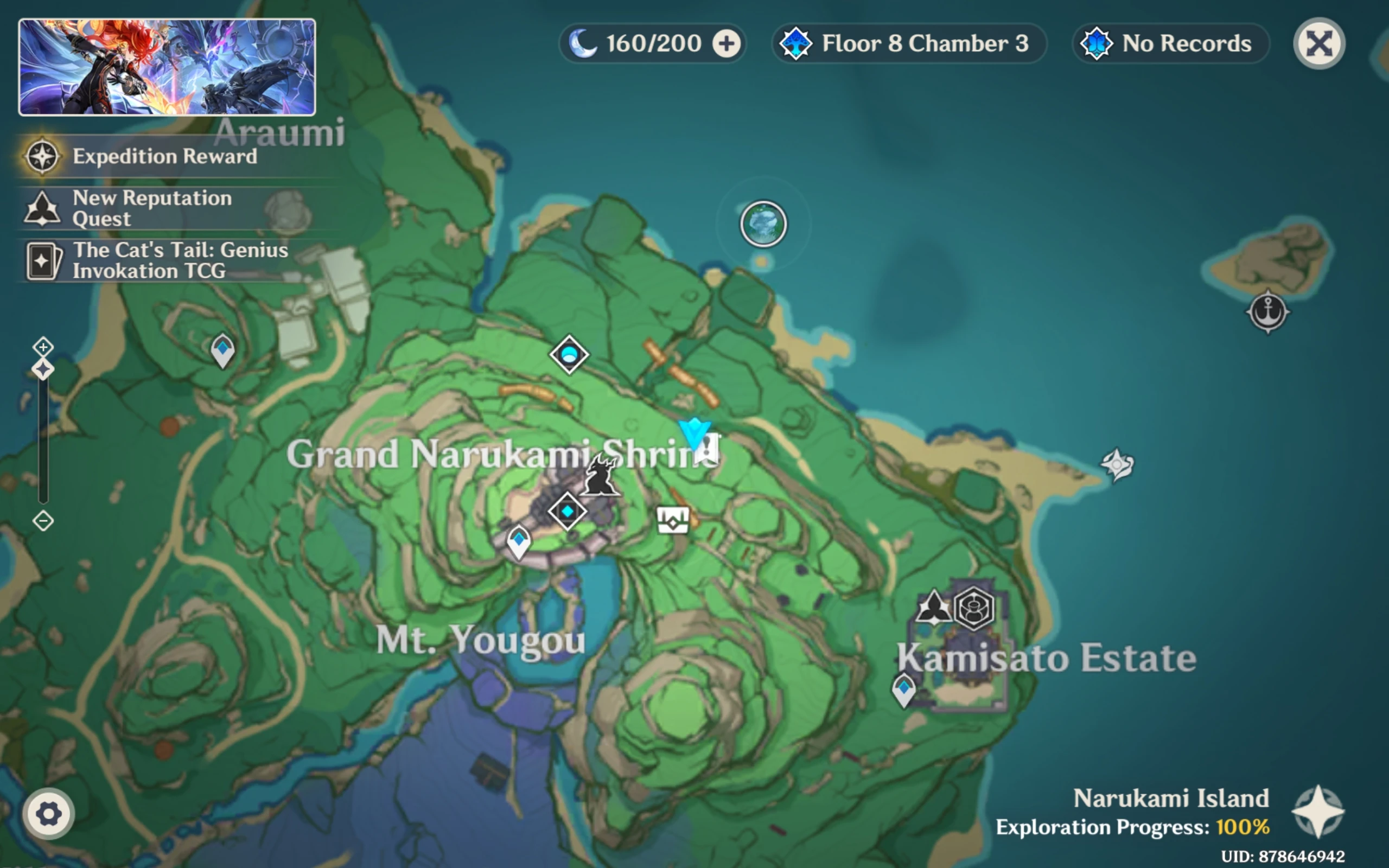Click the domain icon below the Shrine
The height and width of the screenshot is (868, 1389).
(x=673, y=521)
